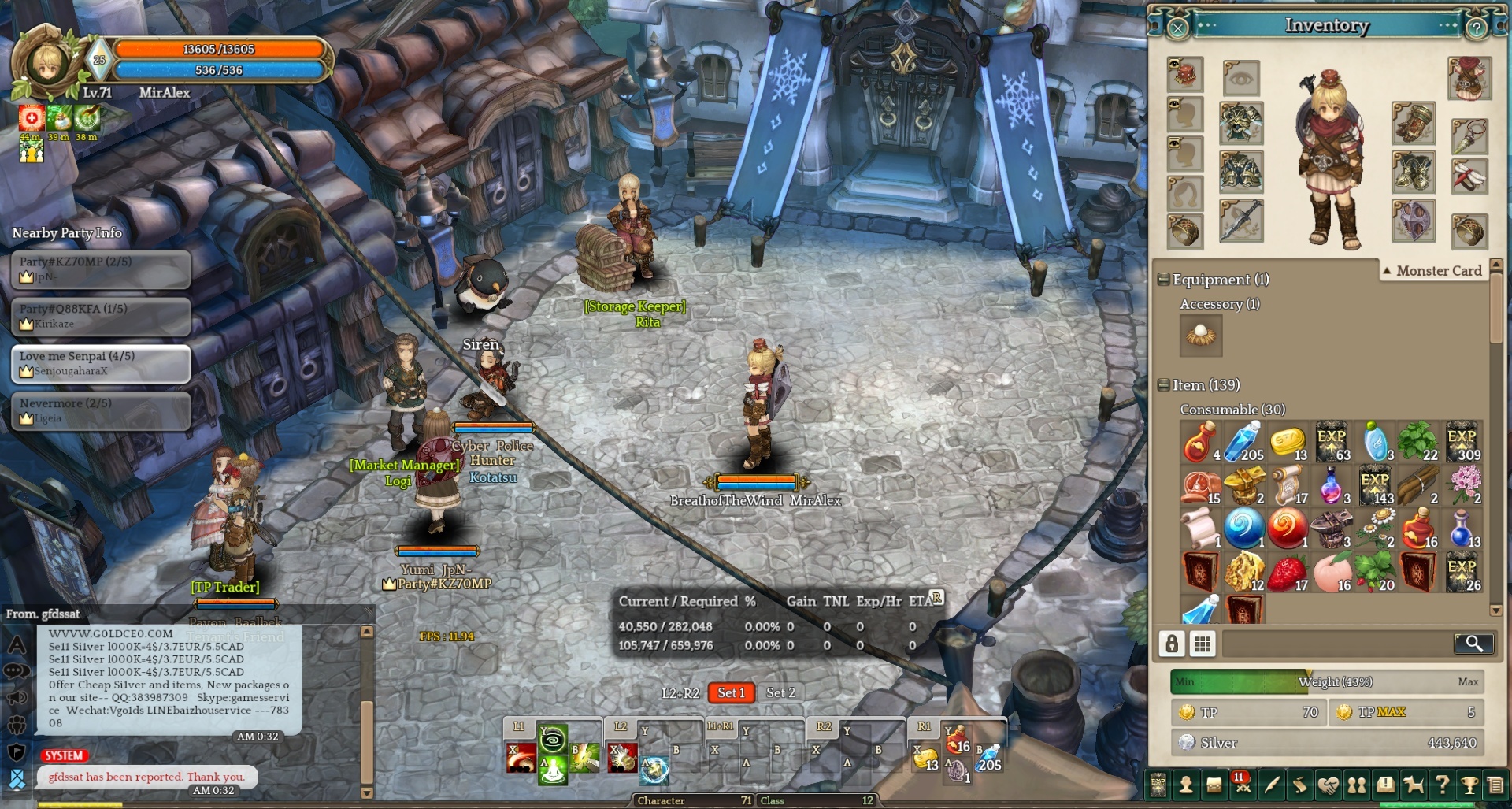This screenshot has width=1512, height=809.
Task: Select the strawberry stack of 17
Action: (x=1287, y=573)
